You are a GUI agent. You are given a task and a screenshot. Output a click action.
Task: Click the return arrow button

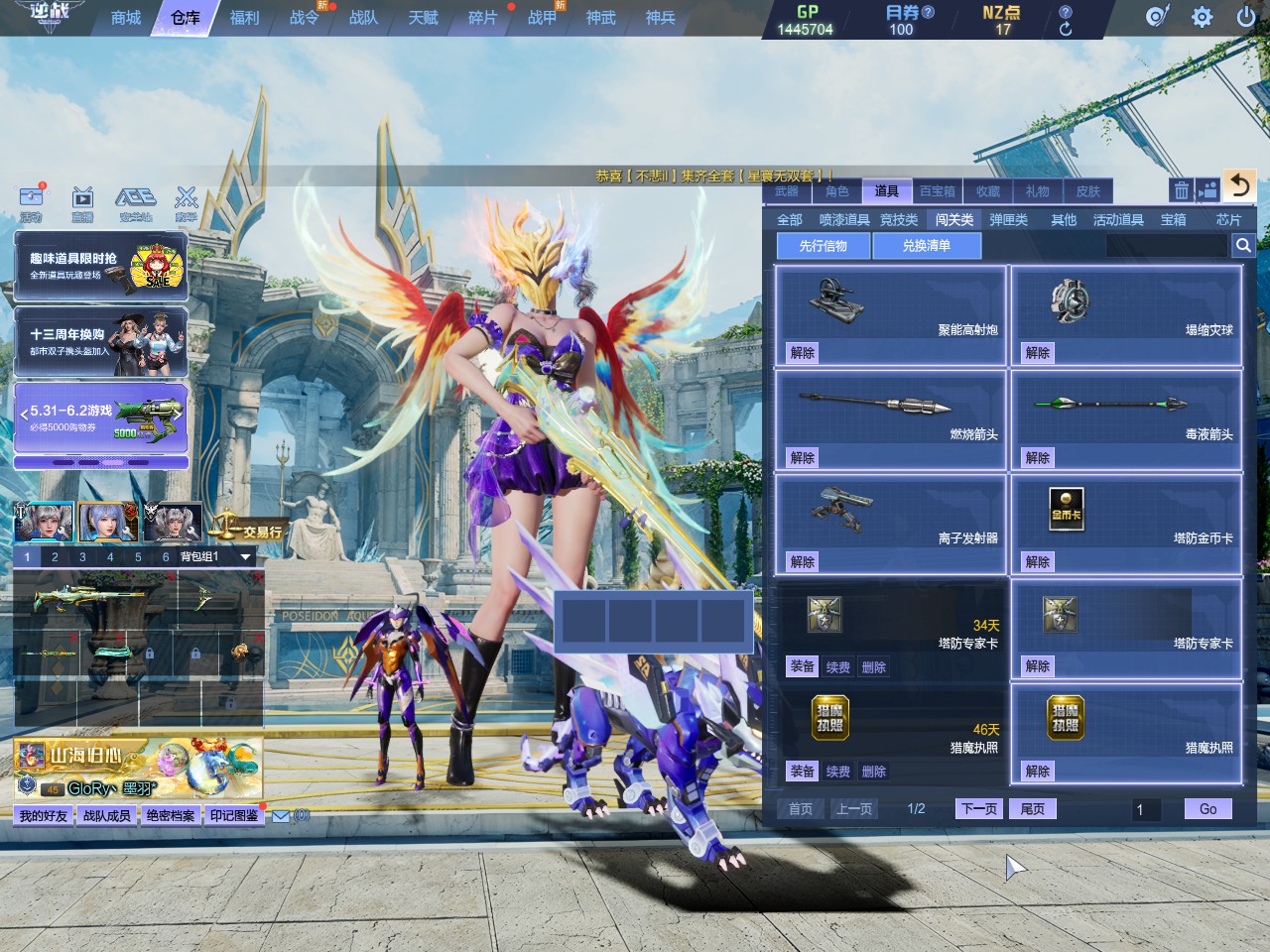pyautogui.click(x=1239, y=185)
